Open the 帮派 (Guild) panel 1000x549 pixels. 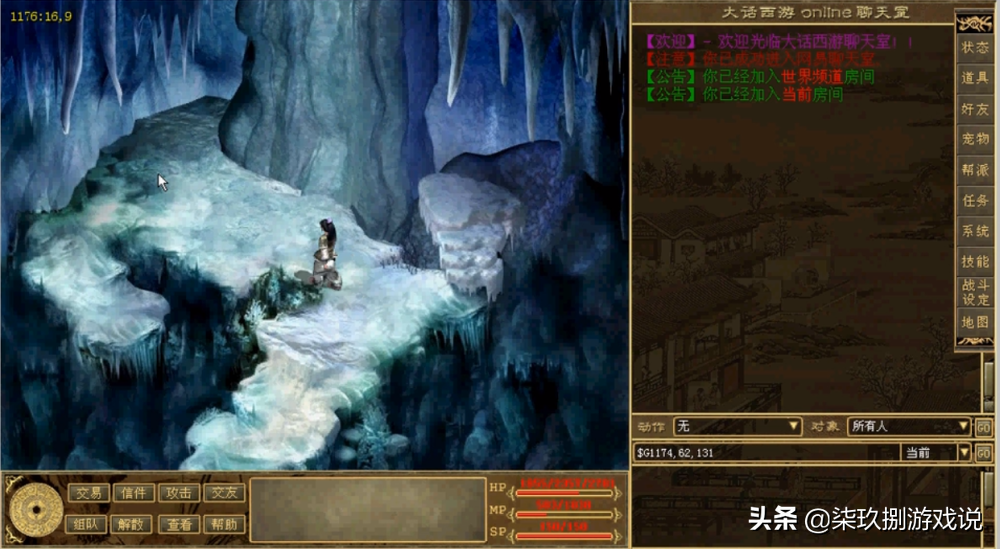(x=975, y=170)
